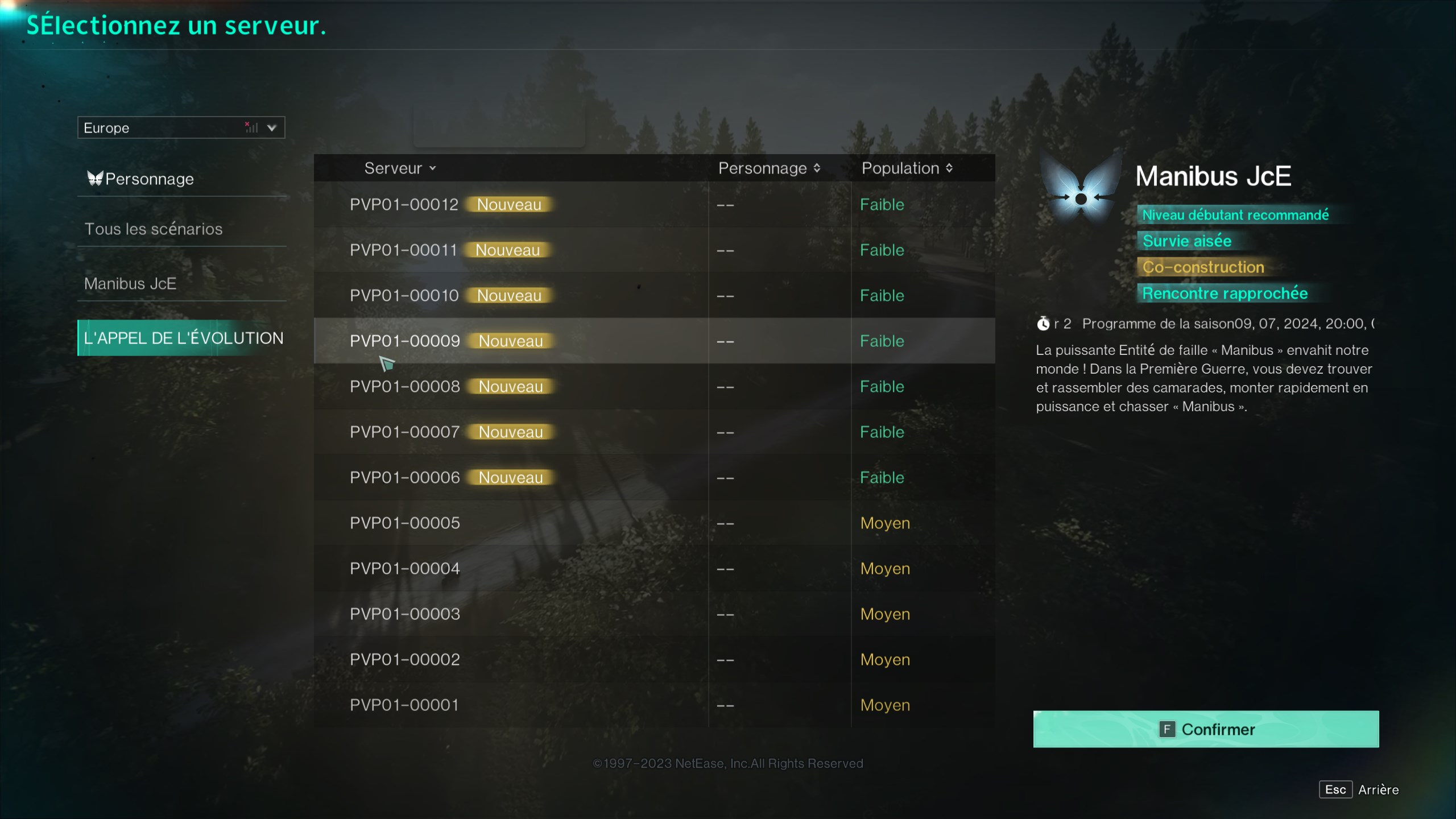The height and width of the screenshot is (819, 1456).
Task: Click the Co-construction tag
Action: tap(1203, 267)
